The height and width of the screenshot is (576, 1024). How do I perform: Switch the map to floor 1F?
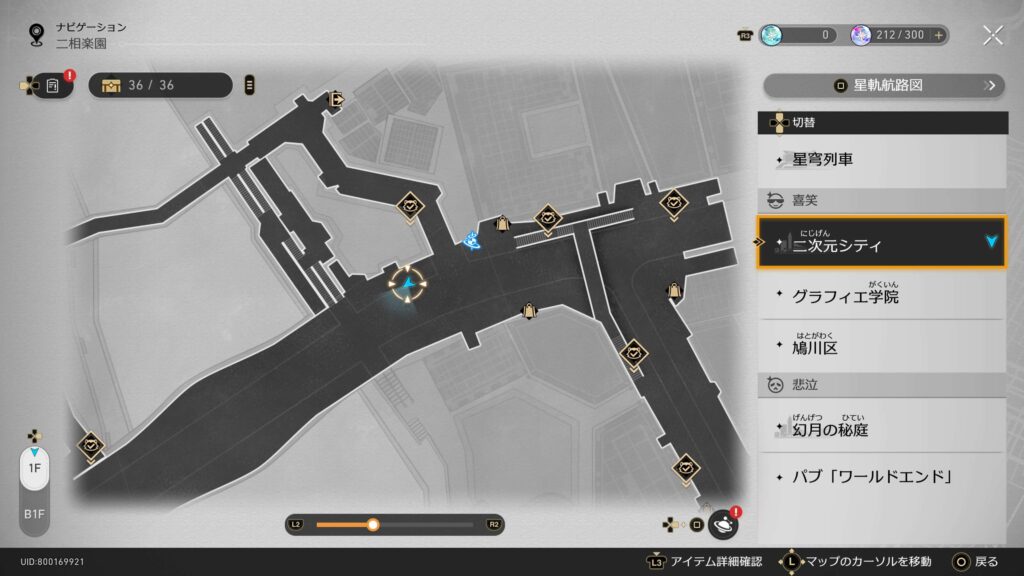[x=34, y=468]
